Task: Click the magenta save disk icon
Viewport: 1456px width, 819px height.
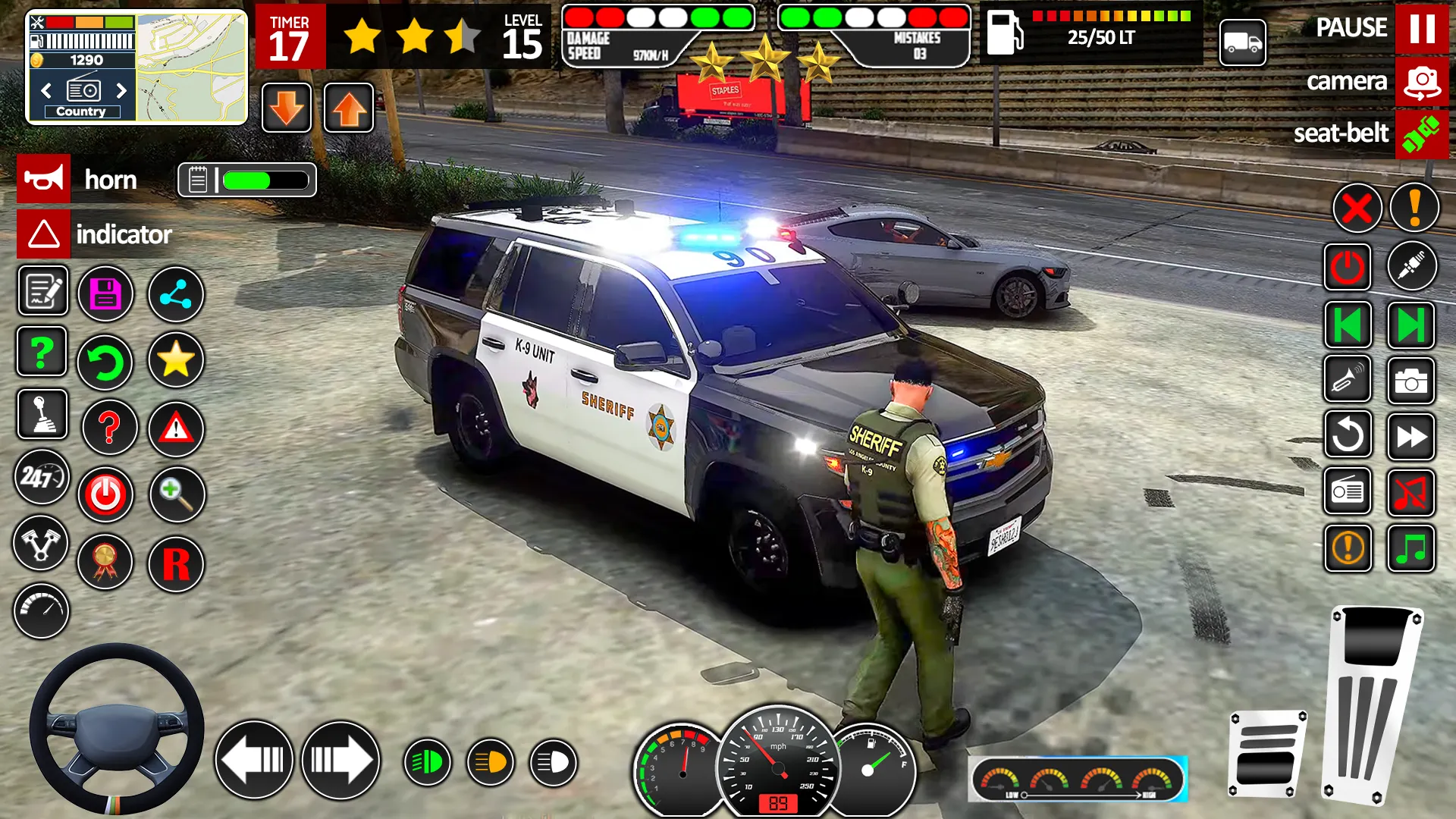Action: (106, 294)
